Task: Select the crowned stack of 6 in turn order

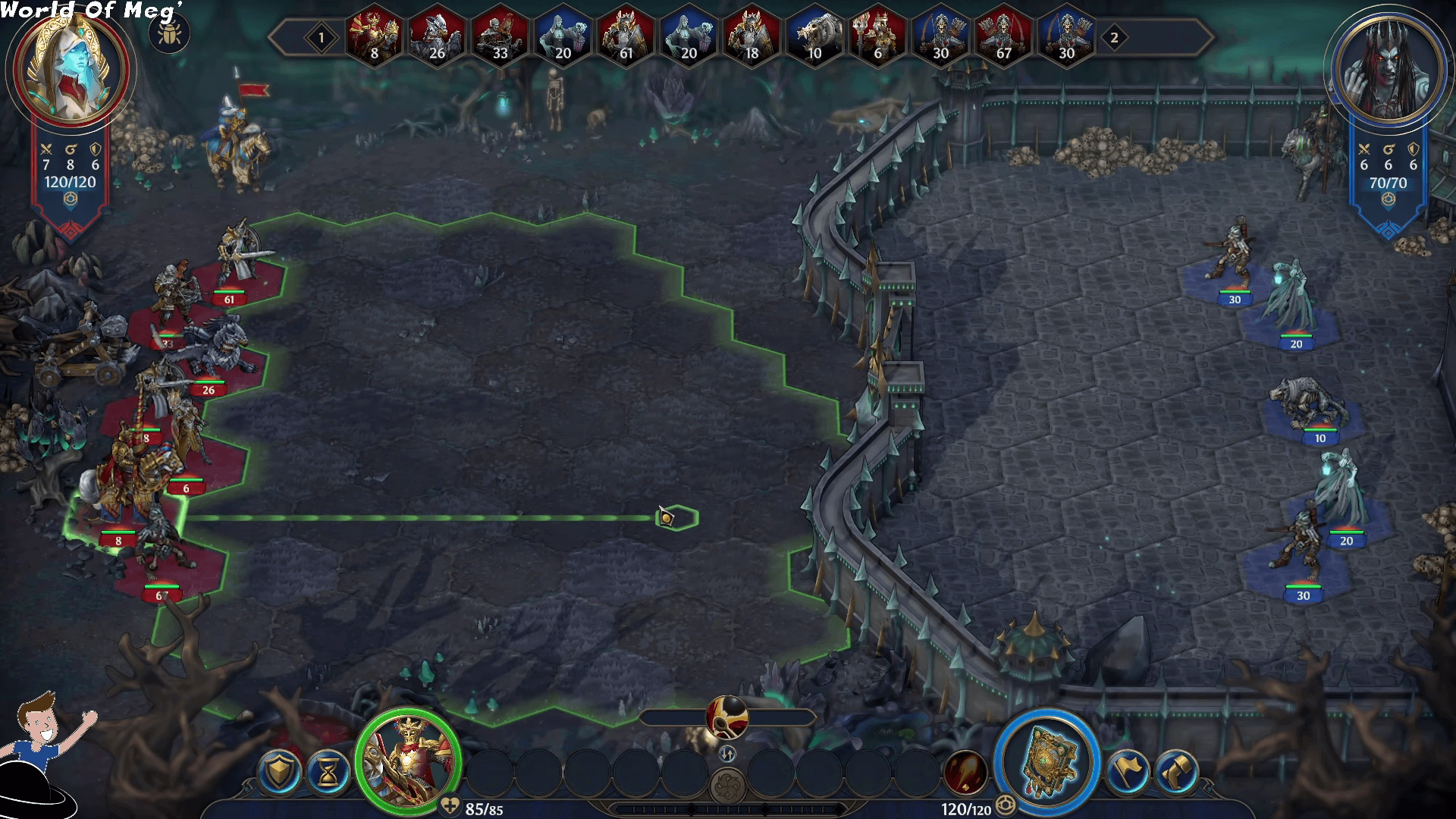Action: [877, 37]
